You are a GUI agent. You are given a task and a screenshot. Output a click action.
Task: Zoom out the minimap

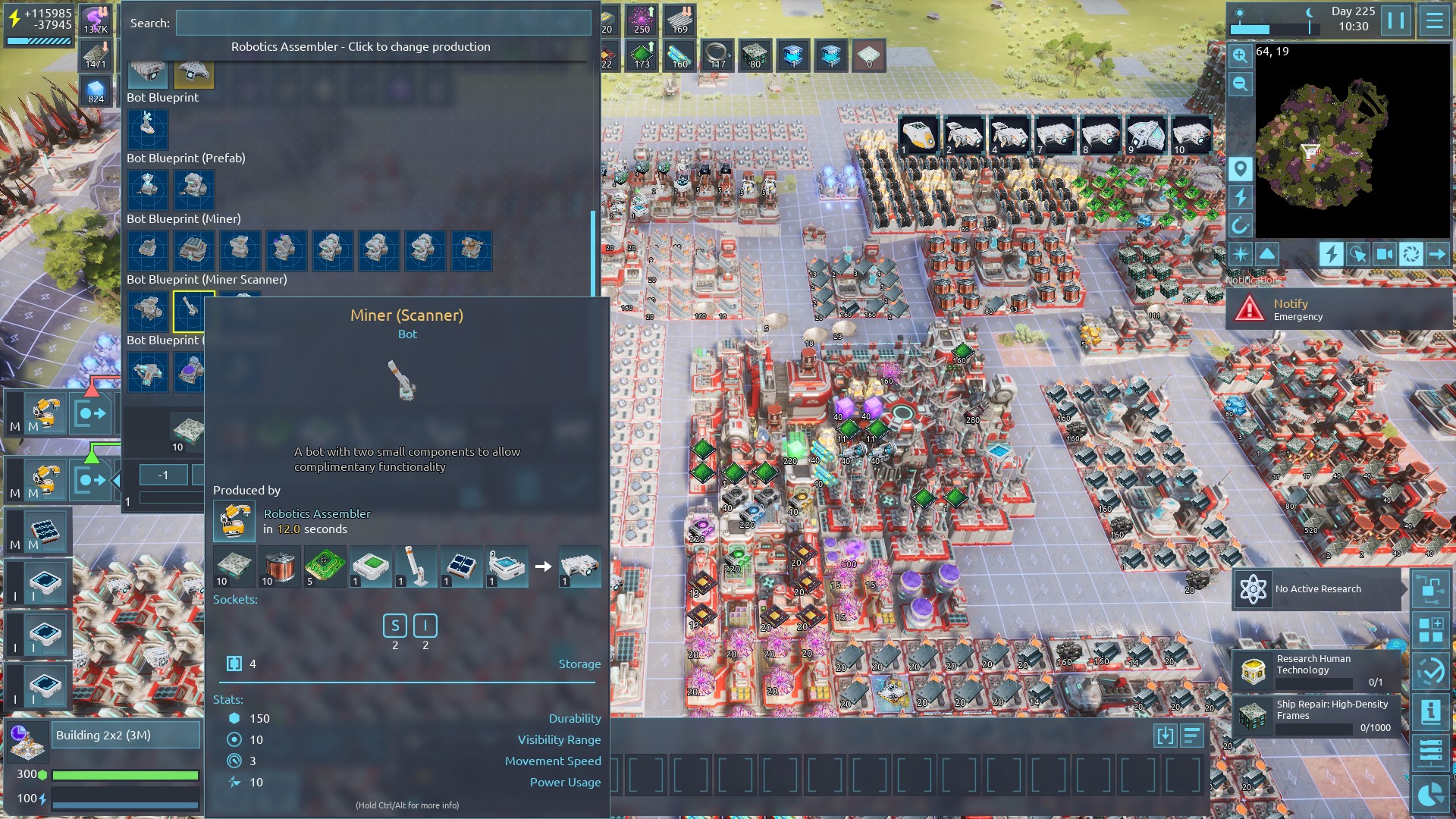1240,84
